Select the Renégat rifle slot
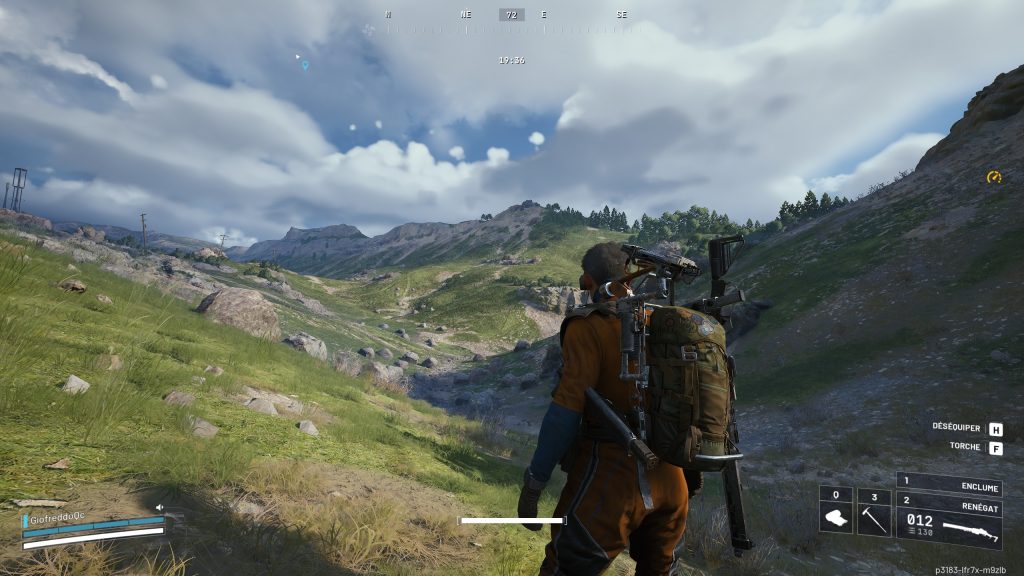The height and width of the screenshot is (576, 1024). (949, 521)
